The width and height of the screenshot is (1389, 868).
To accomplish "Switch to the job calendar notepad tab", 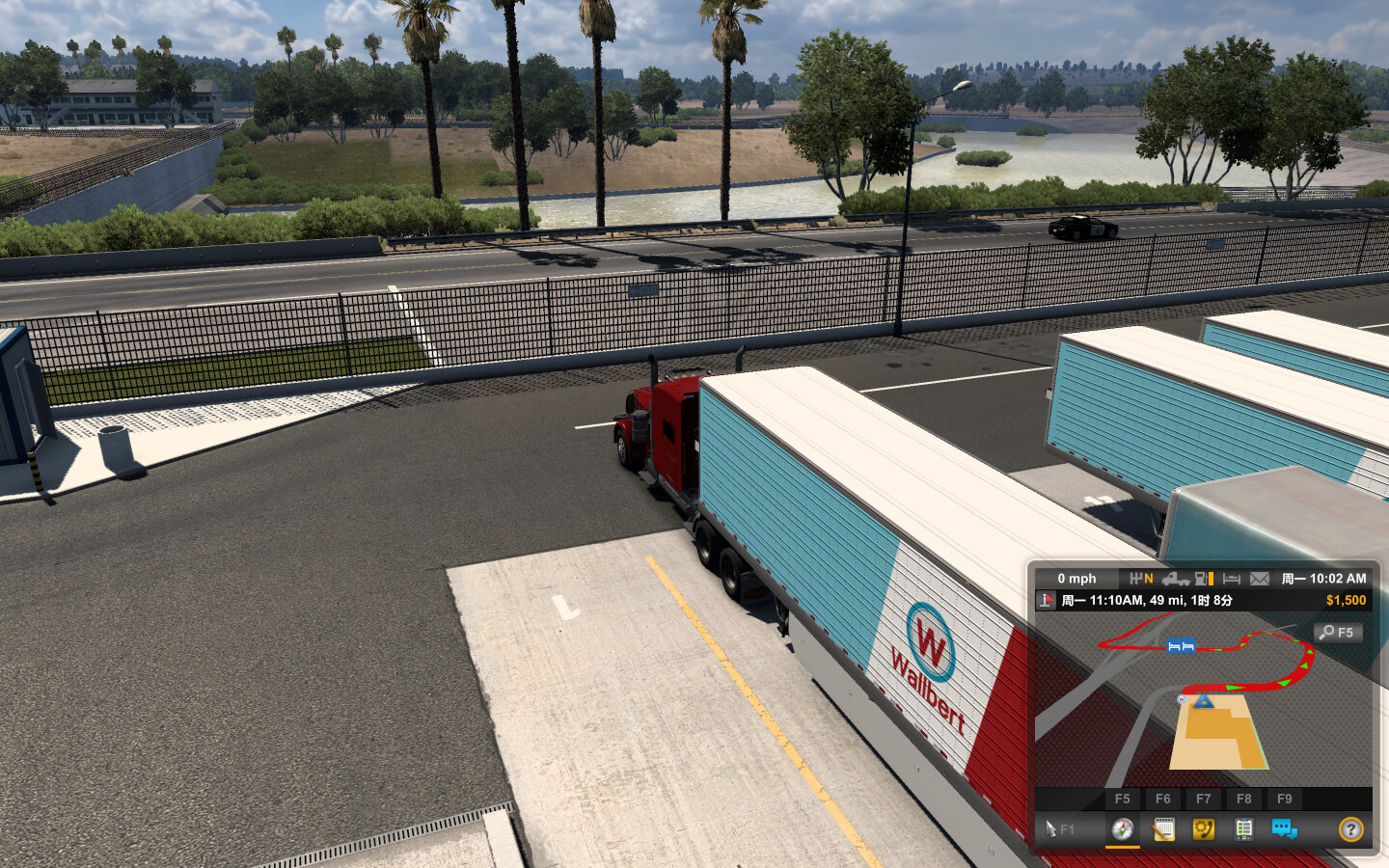I will point(1163,828).
